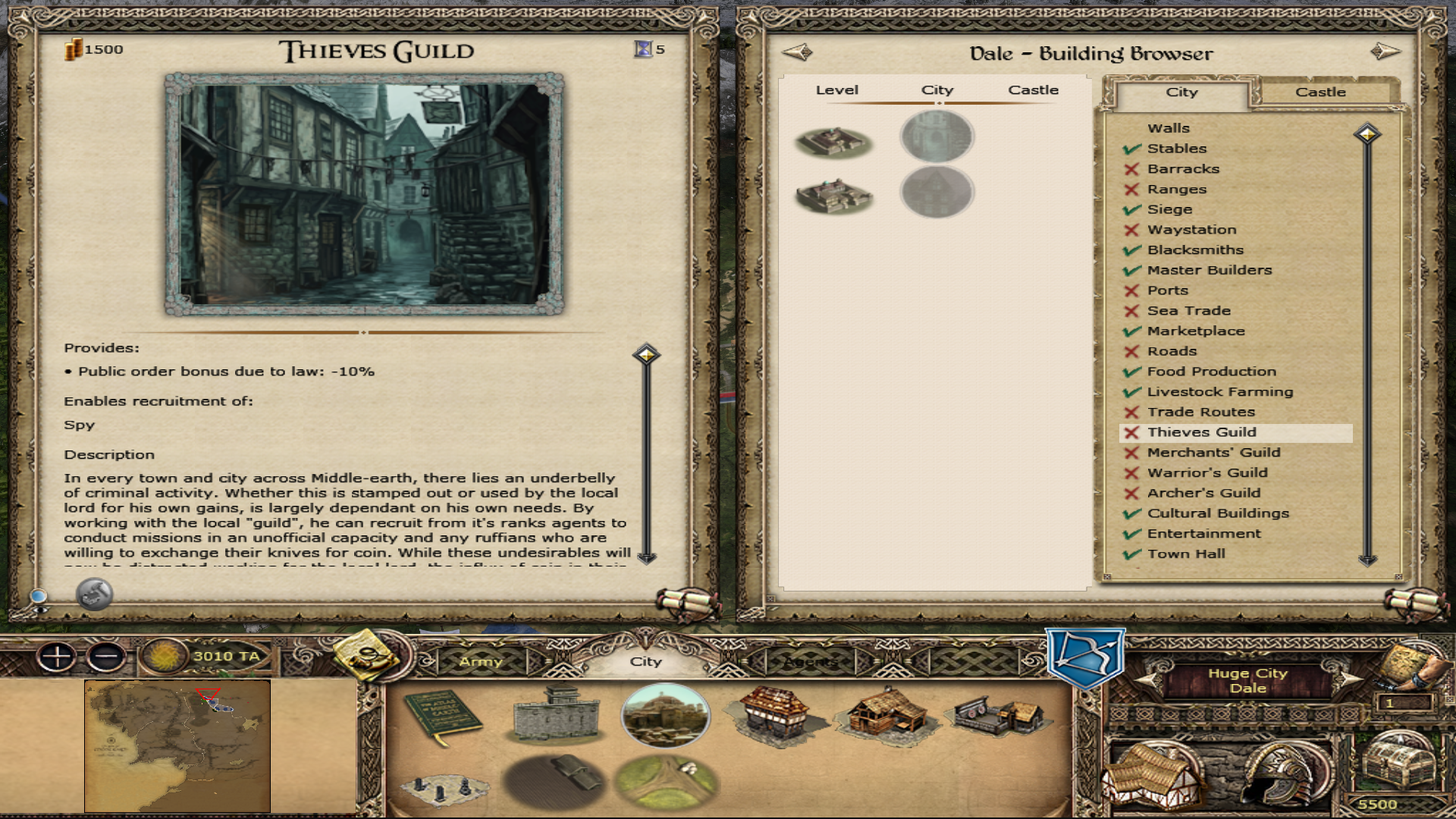
Task: Zoom out the campaign minimap
Action: tap(106, 657)
